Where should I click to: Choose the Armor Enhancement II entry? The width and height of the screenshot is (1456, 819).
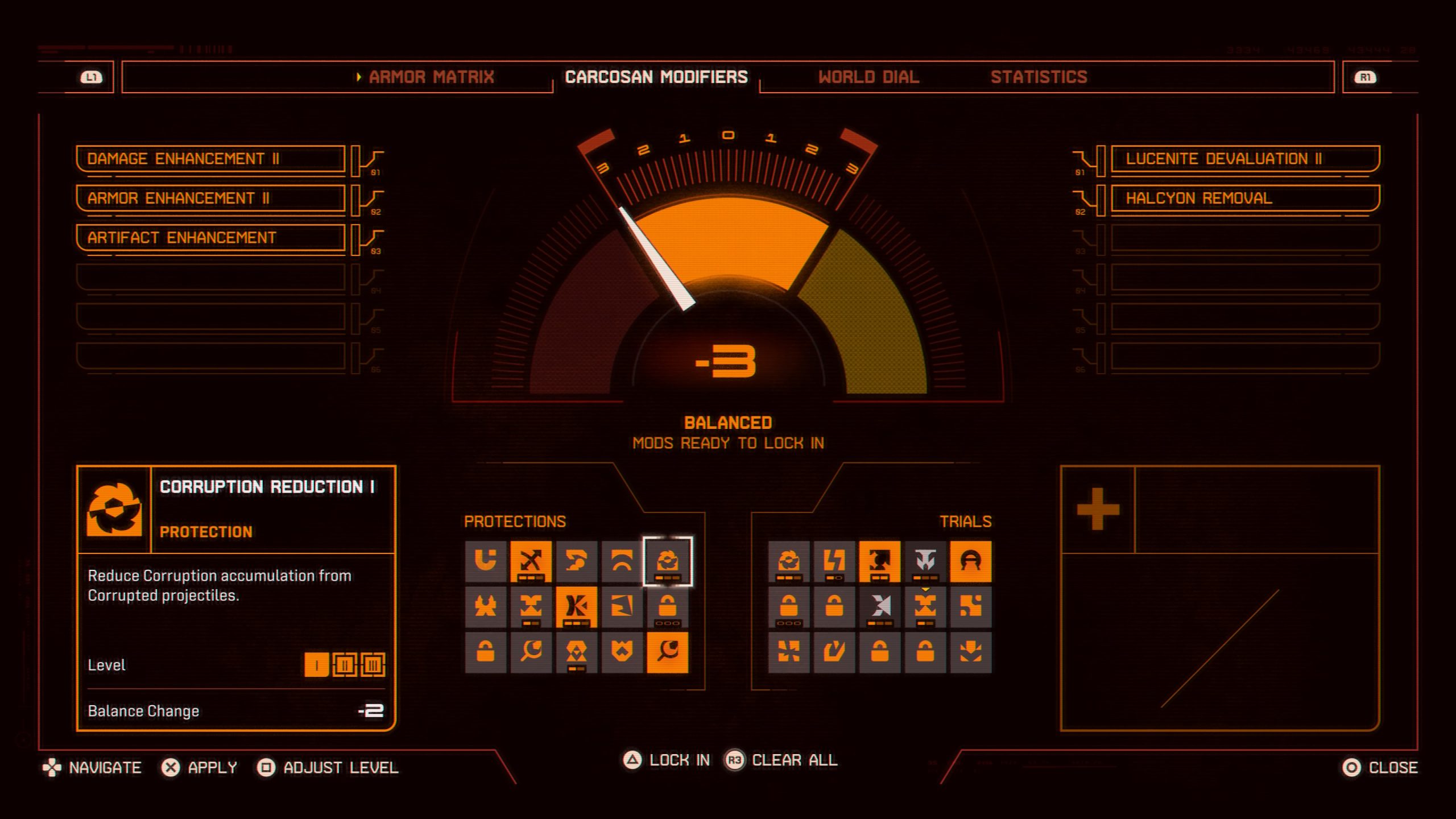pyautogui.click(x=210, y=198)
